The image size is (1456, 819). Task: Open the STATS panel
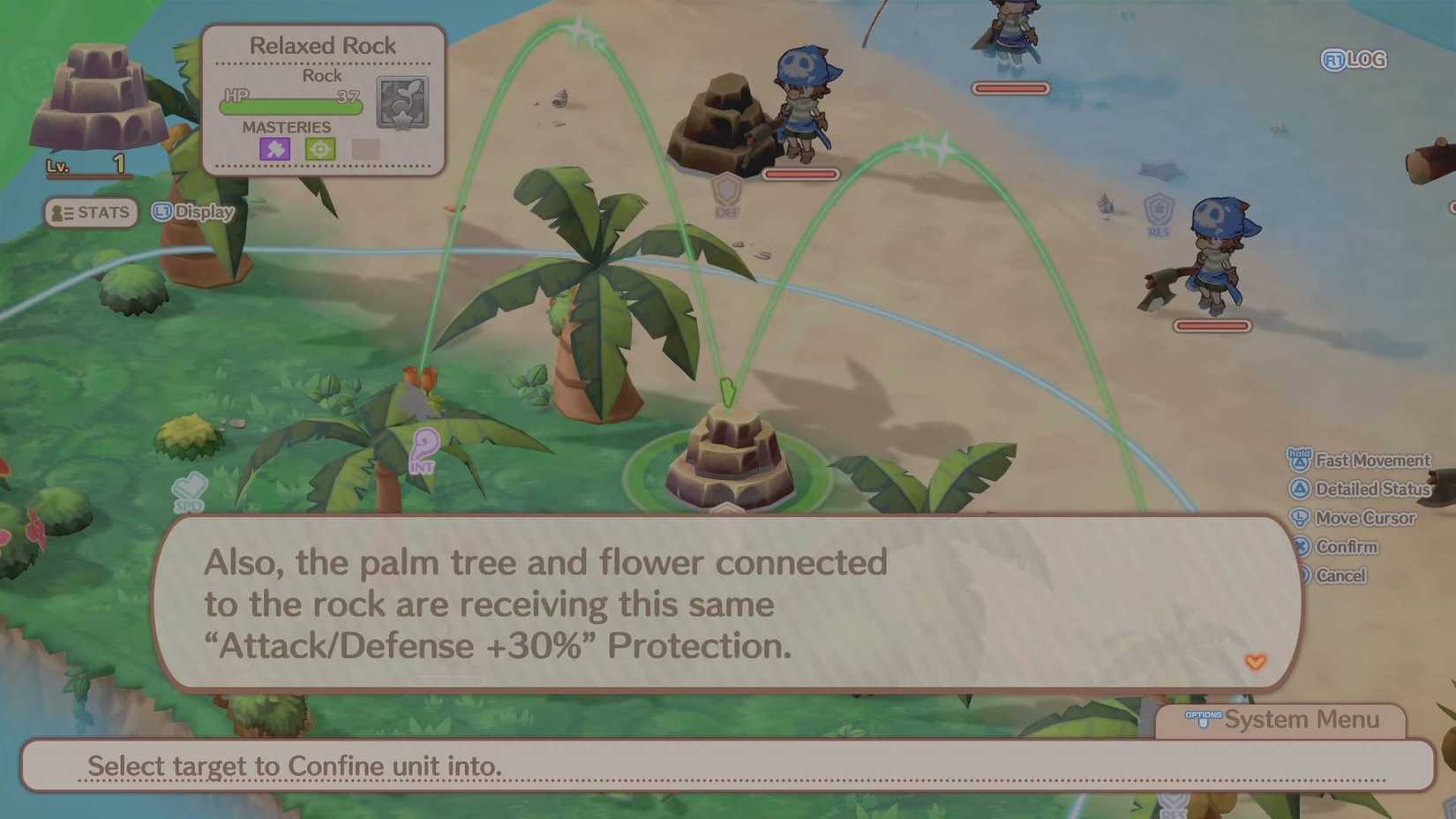point(91,212)
